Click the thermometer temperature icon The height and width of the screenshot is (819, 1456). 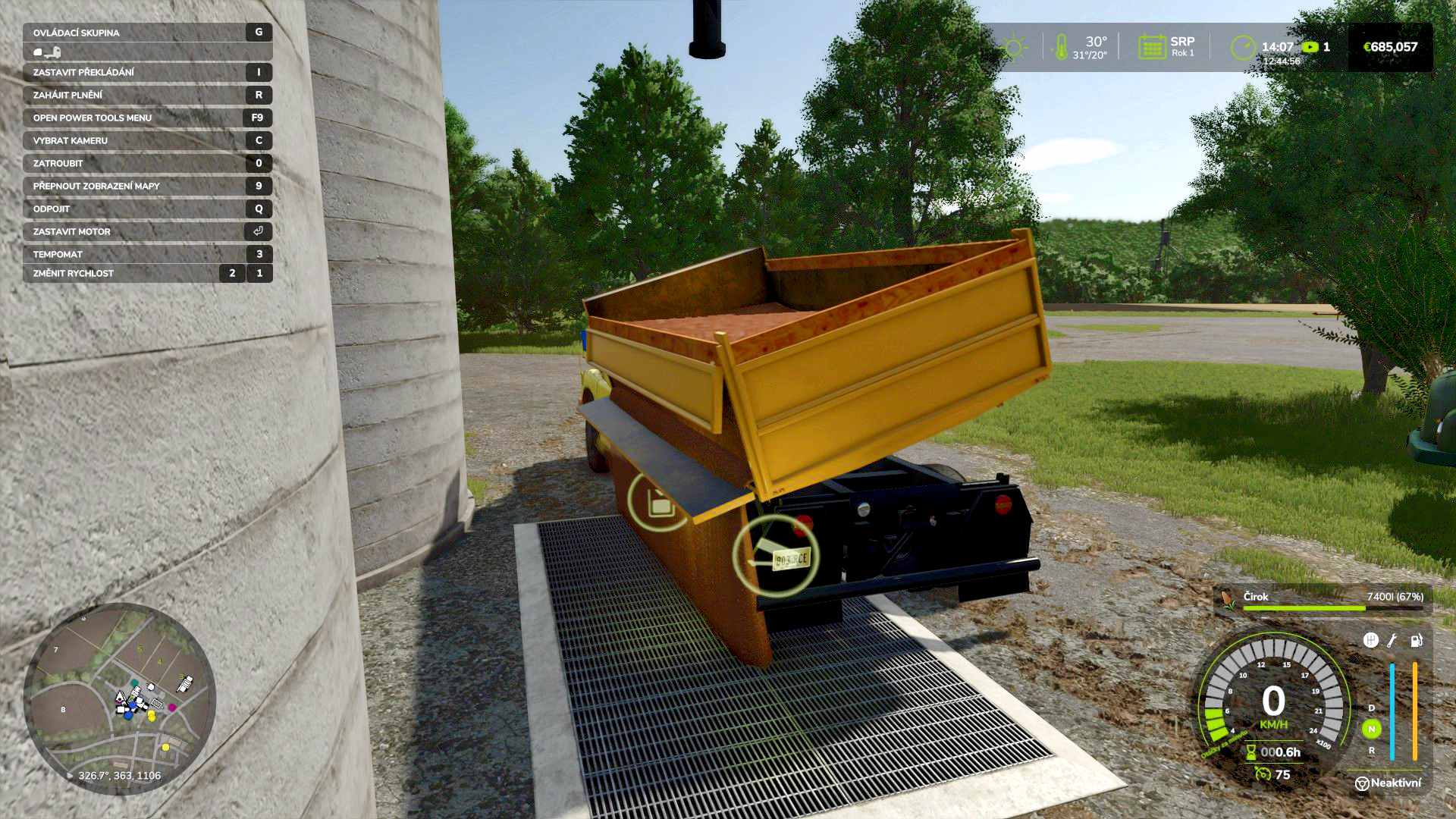pyautogui.click(x=1061, y=47)
